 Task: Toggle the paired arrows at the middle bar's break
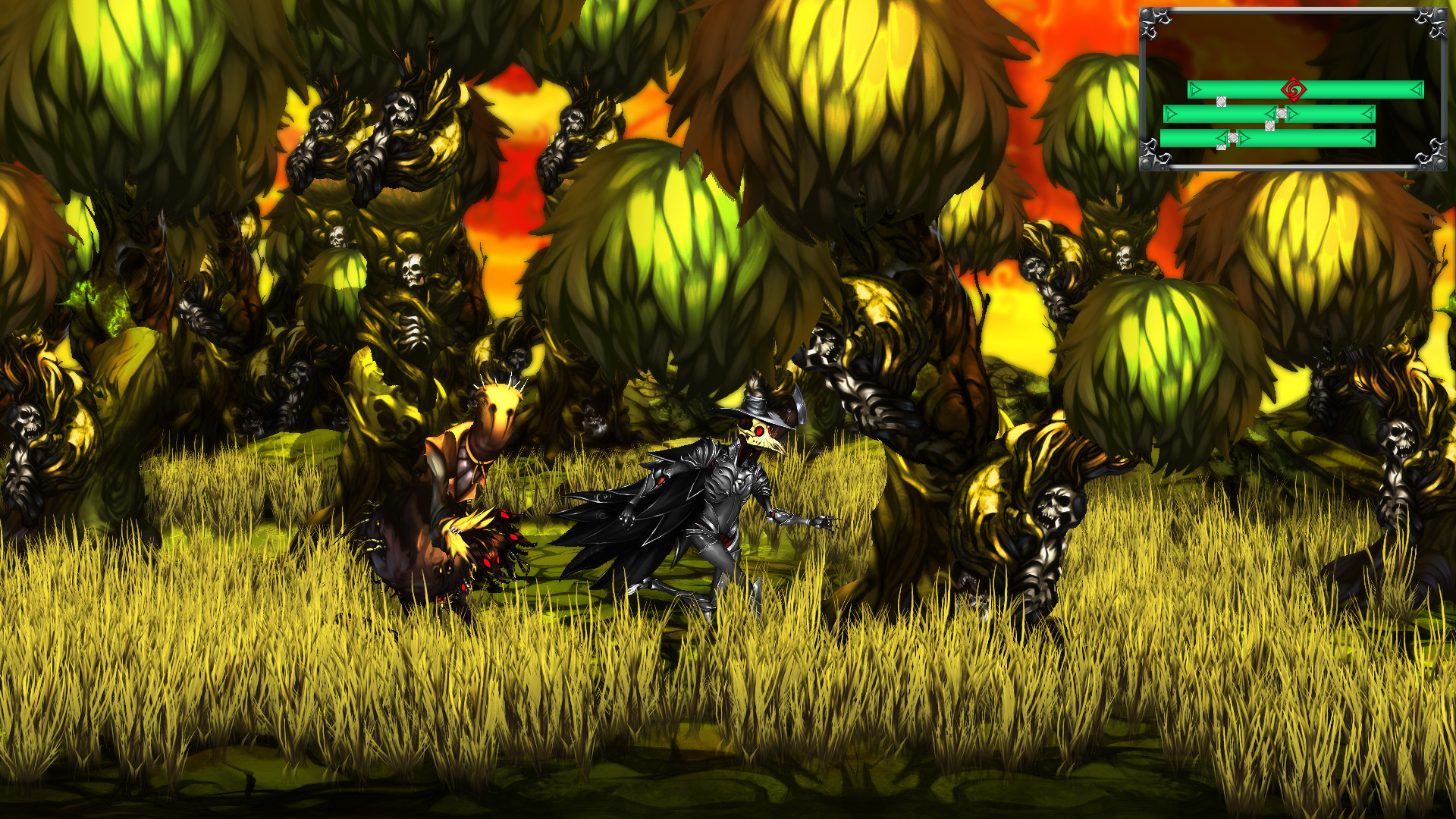pos(1281,114)
